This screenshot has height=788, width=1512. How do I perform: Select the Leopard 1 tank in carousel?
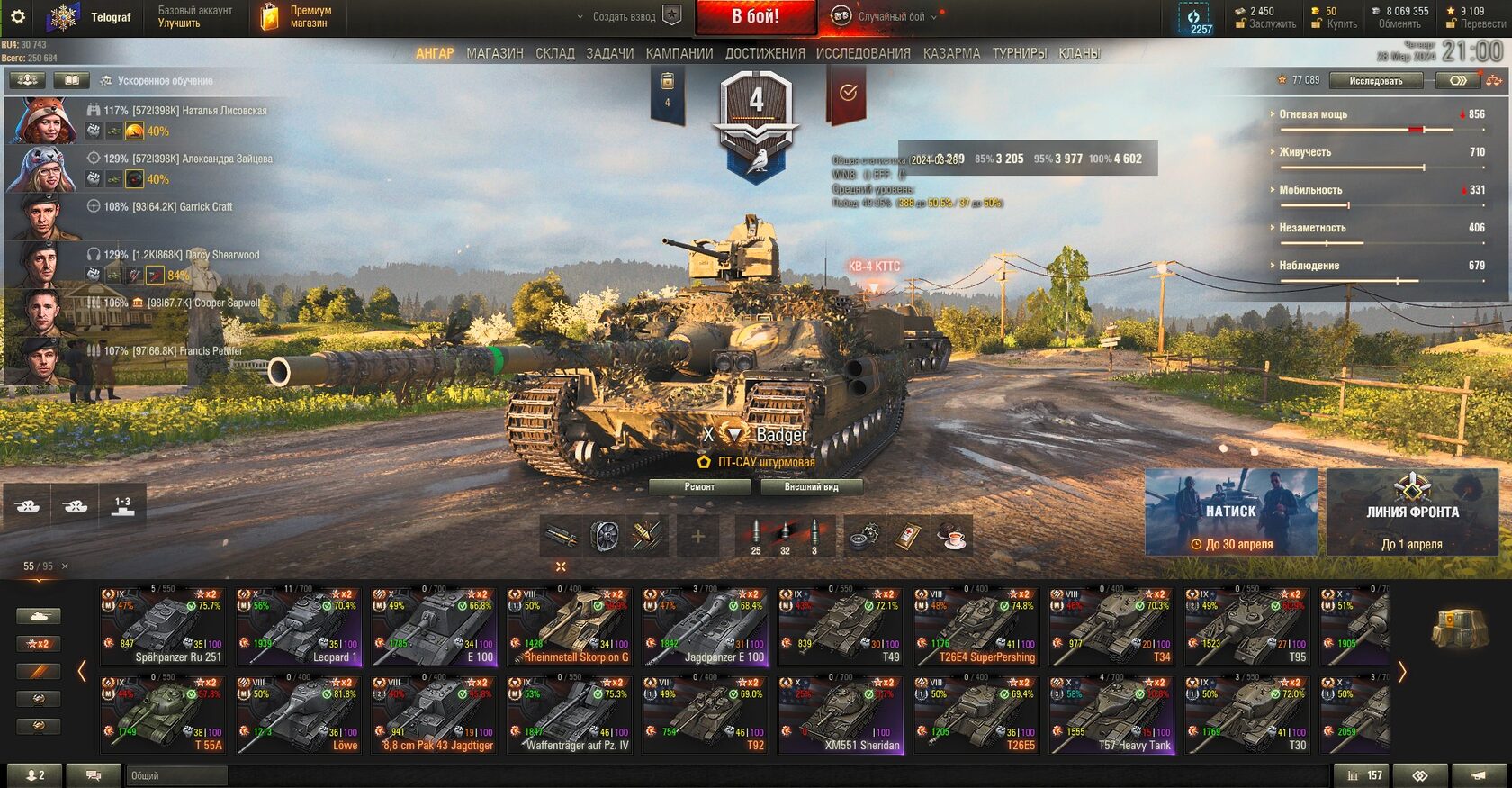point(297,626)
